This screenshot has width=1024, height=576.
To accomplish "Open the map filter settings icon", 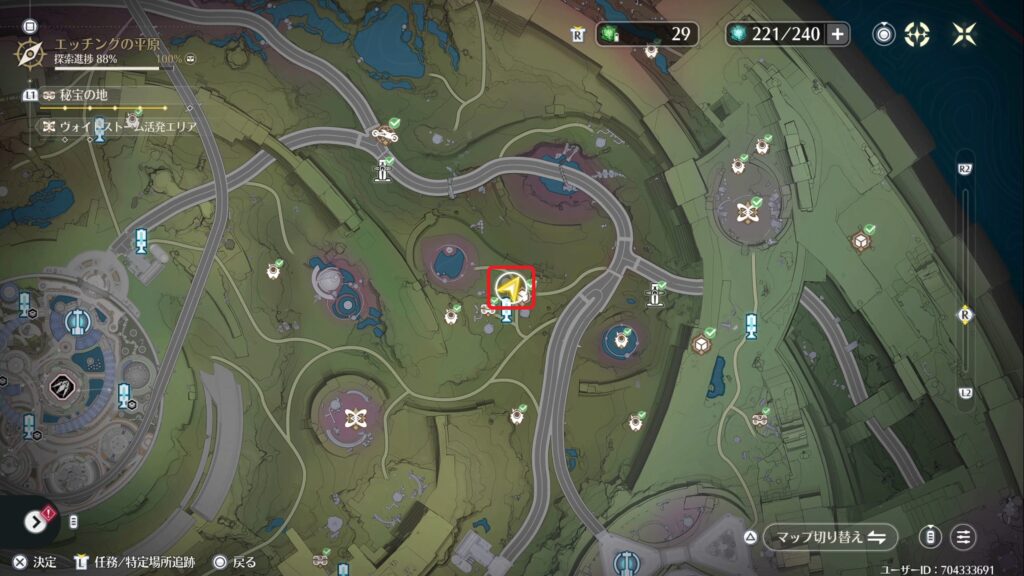I will tap(963, 537).
